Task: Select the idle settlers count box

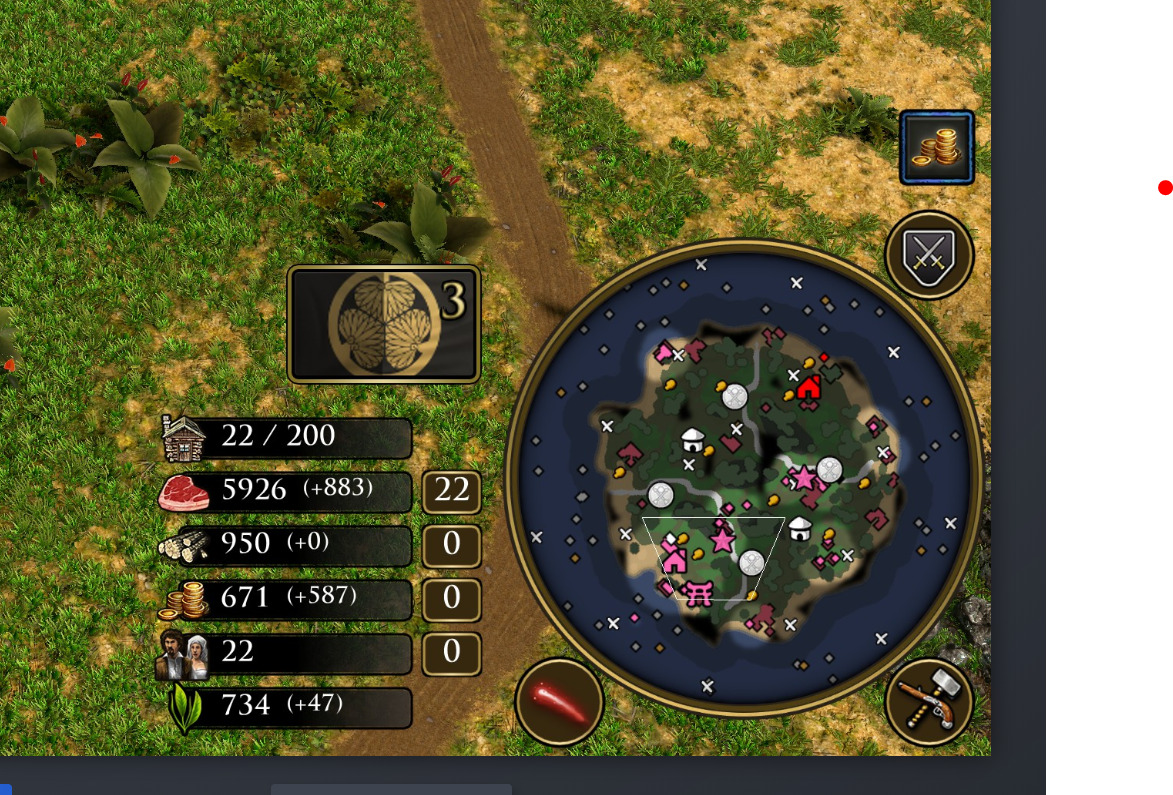Action: point(451,652)
